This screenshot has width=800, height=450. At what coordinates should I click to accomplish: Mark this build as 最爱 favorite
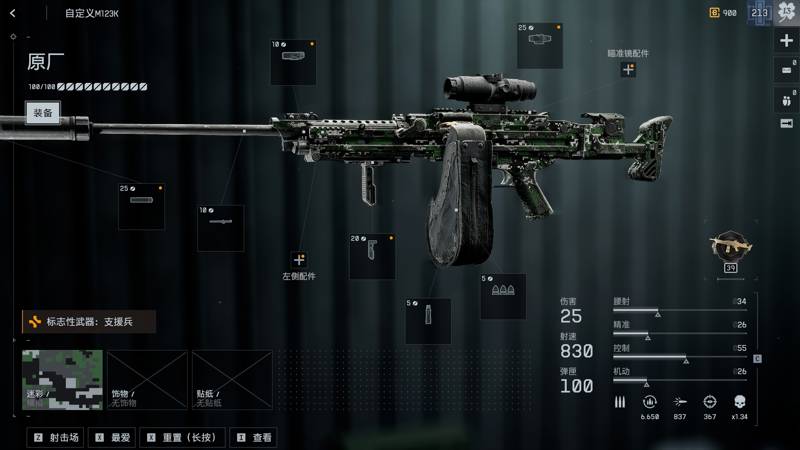pos(114,437)
